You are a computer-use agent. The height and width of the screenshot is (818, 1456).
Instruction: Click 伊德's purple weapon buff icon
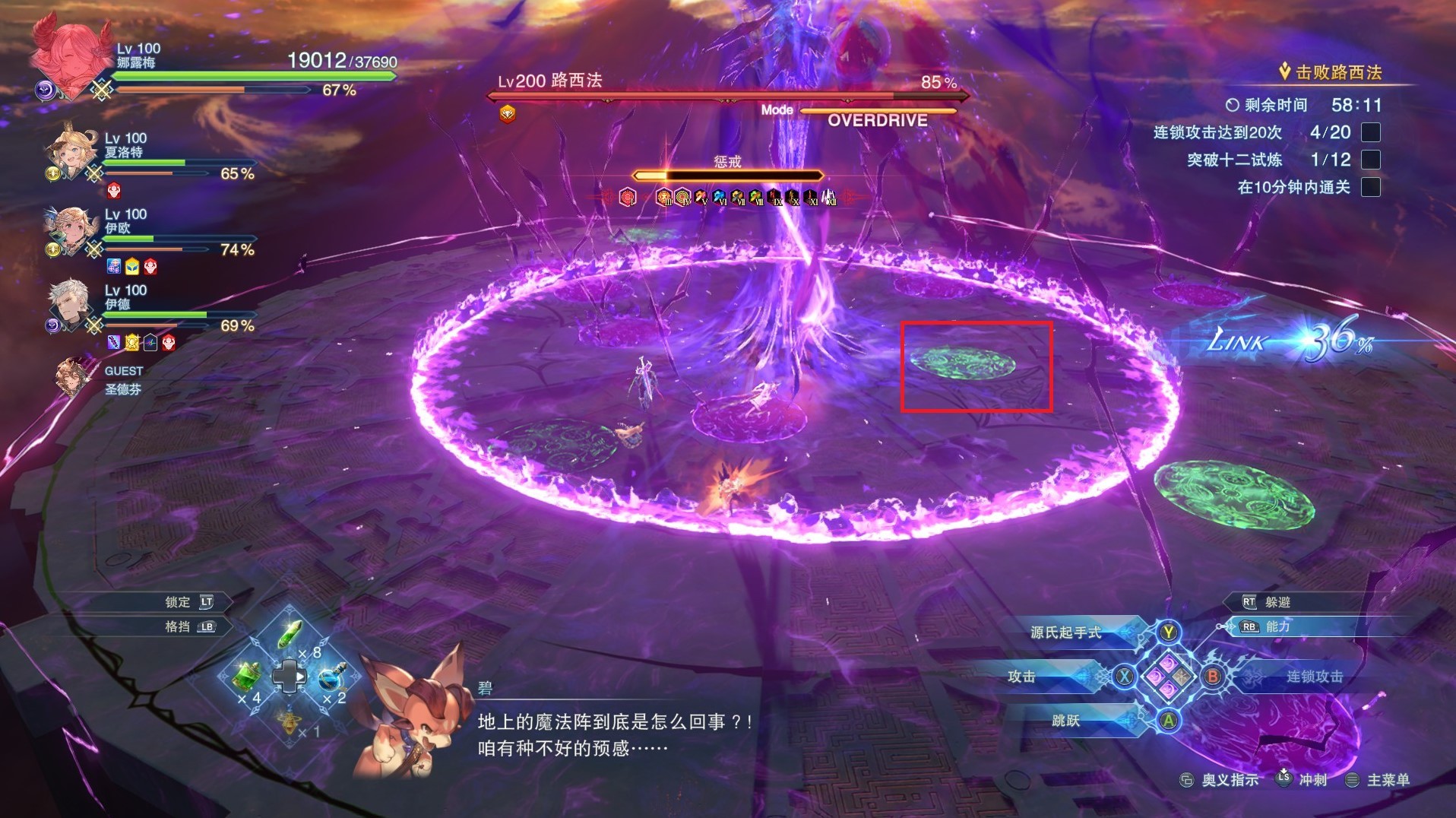coord(113,342)
